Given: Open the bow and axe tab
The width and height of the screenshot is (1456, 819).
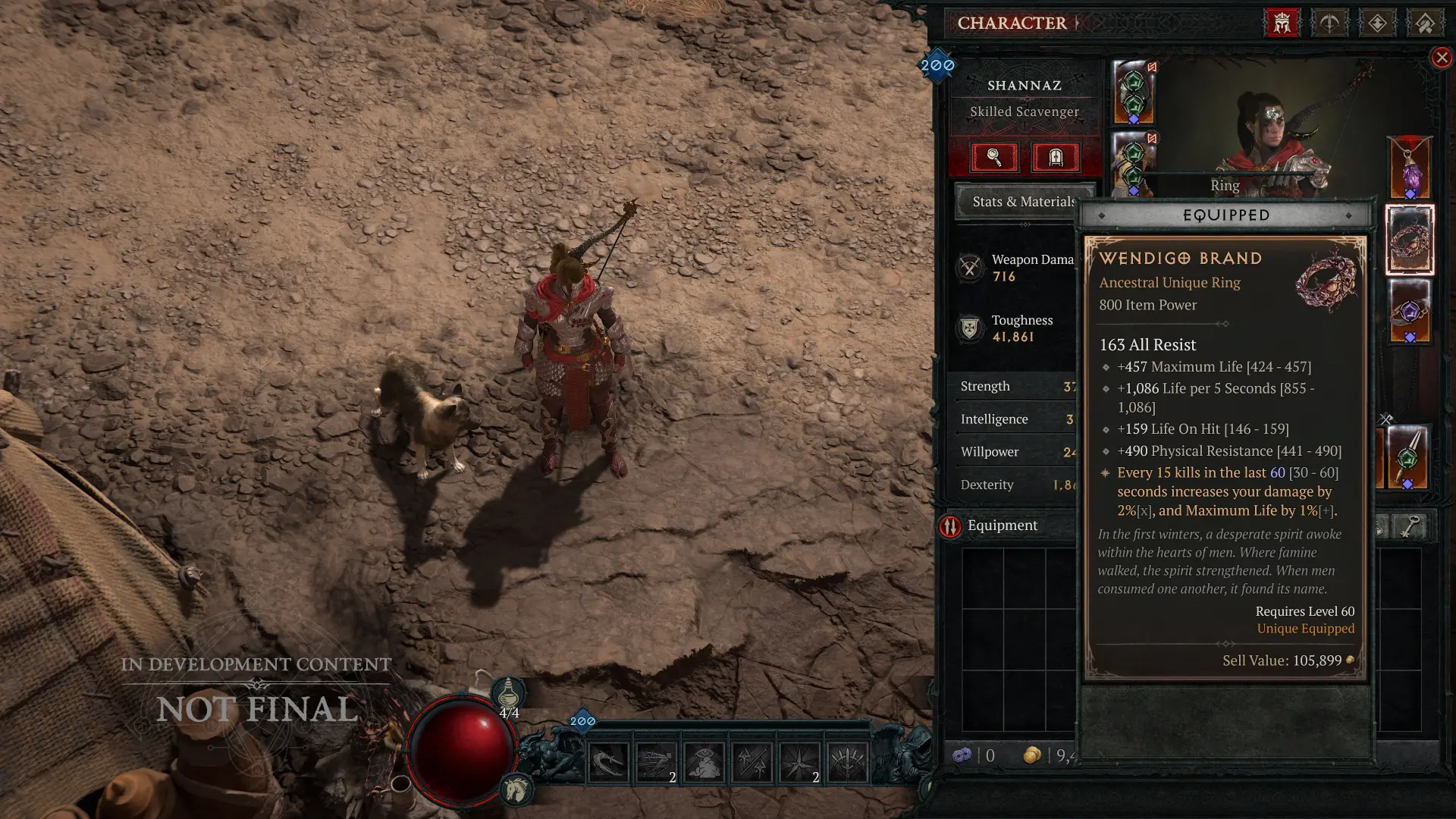Looking at the screenshot, I should click(1329, 23).
